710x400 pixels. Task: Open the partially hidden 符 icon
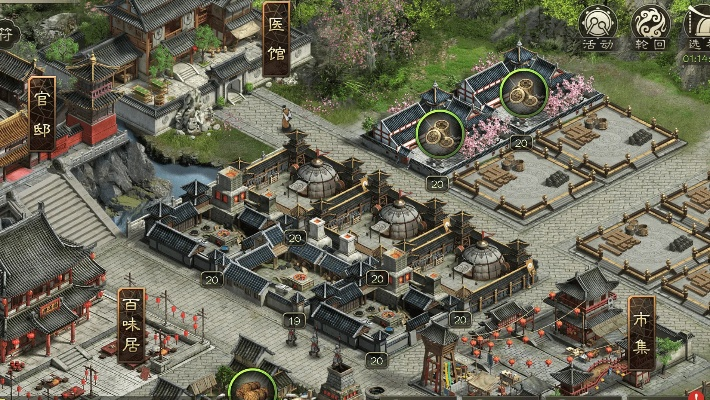pos(7,32)
